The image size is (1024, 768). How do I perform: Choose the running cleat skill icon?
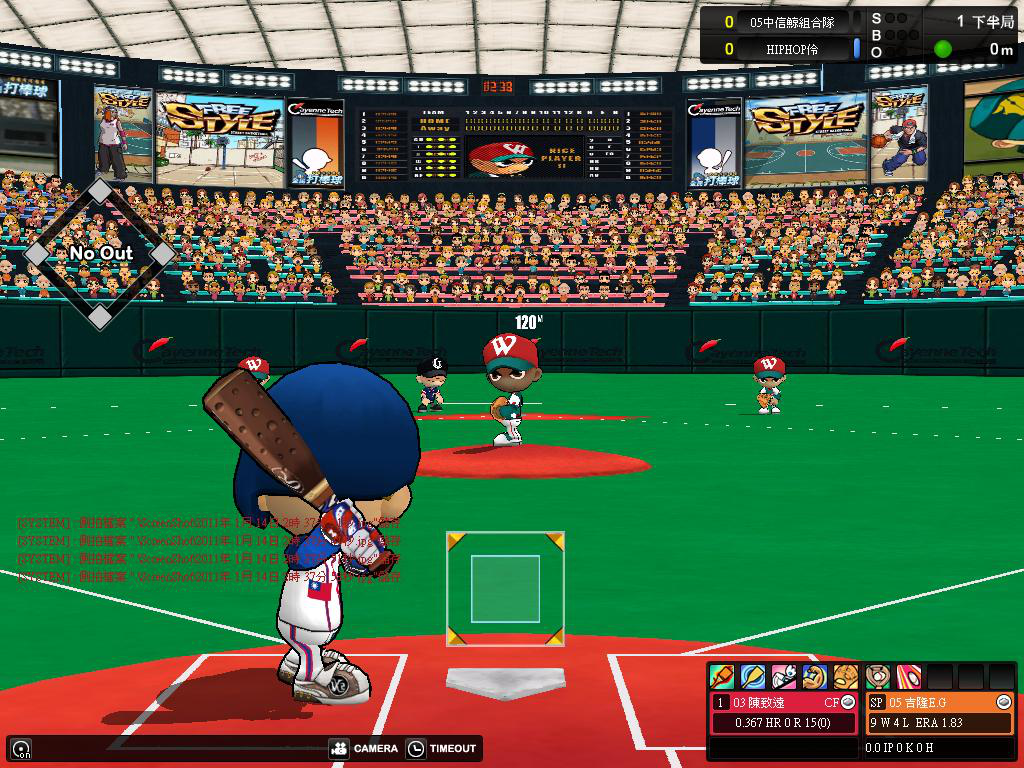coord(784,677)
